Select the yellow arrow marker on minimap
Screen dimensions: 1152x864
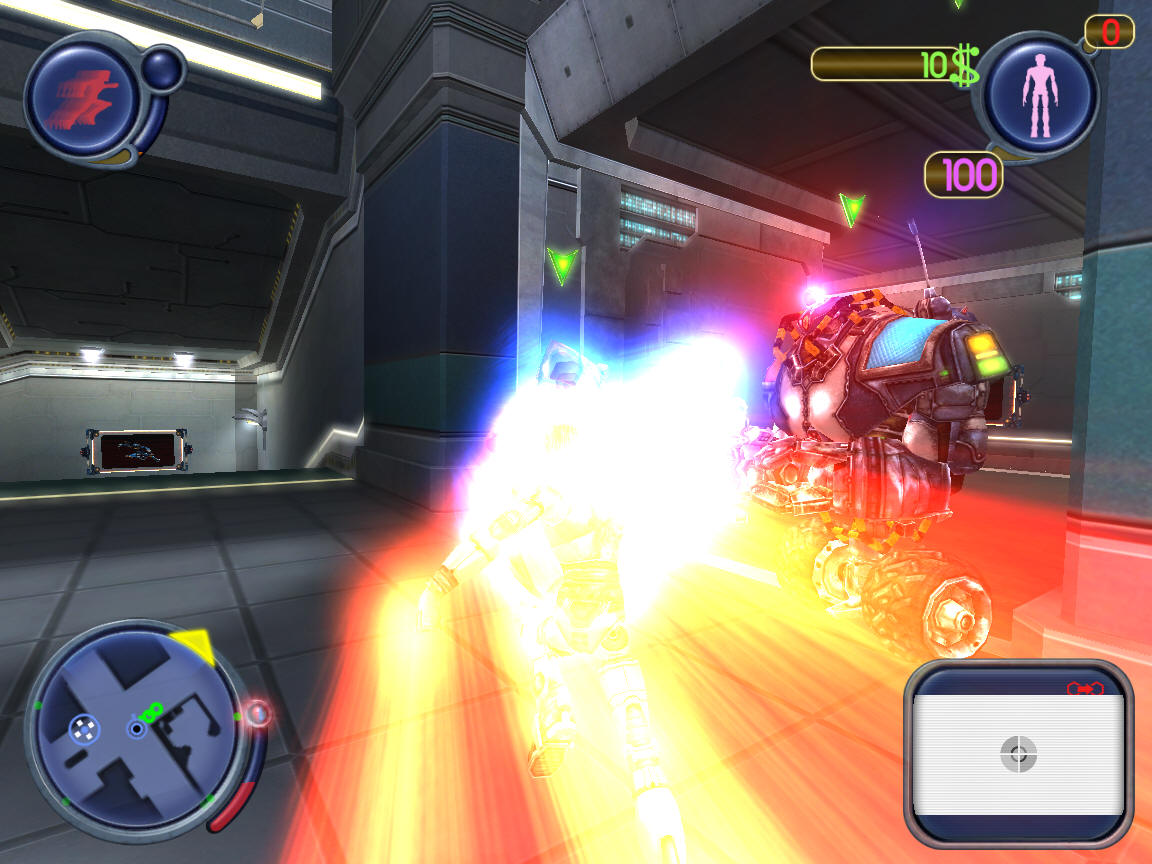194,646
